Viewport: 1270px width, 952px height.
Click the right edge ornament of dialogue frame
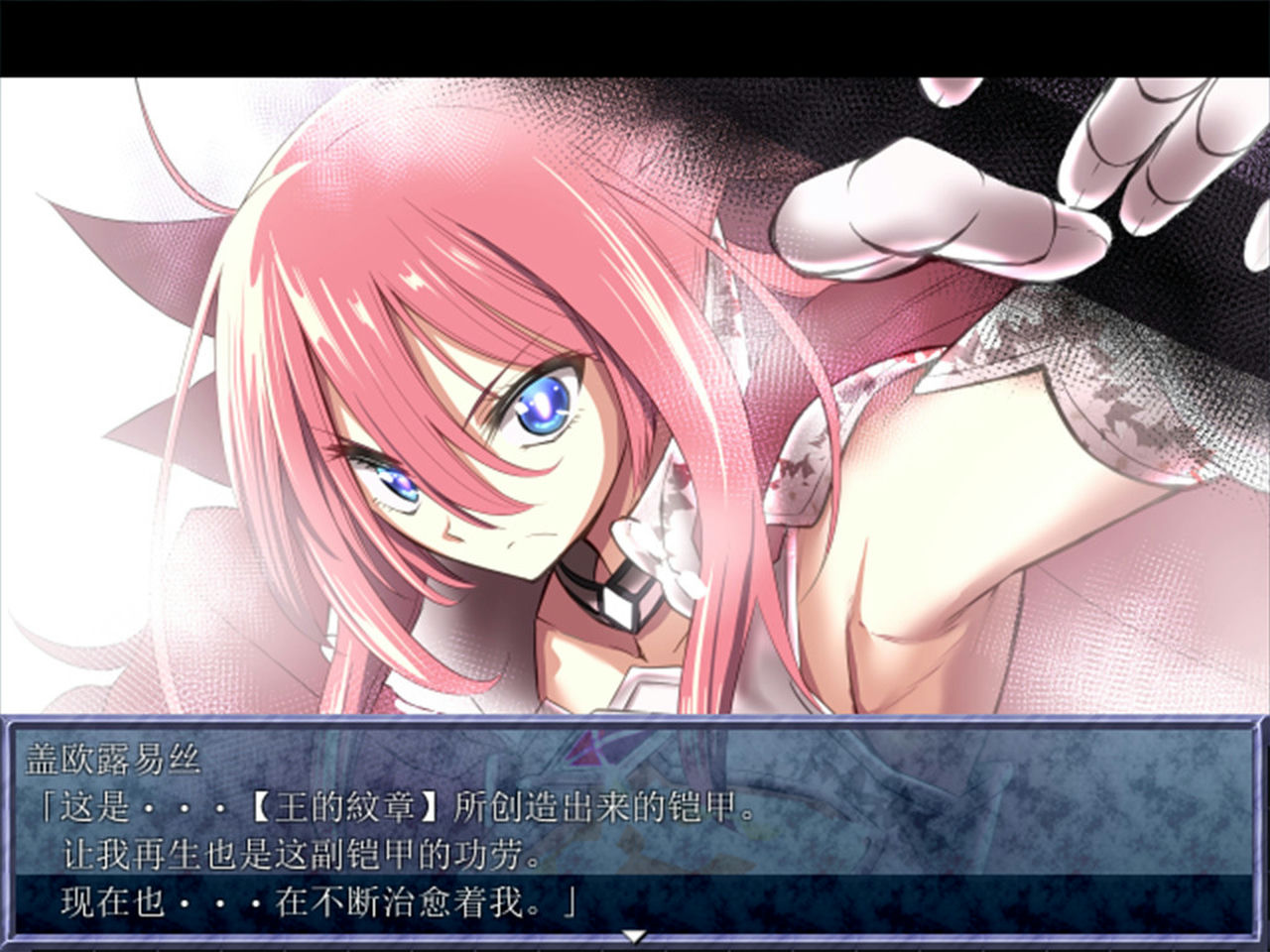pos(1258,833)
